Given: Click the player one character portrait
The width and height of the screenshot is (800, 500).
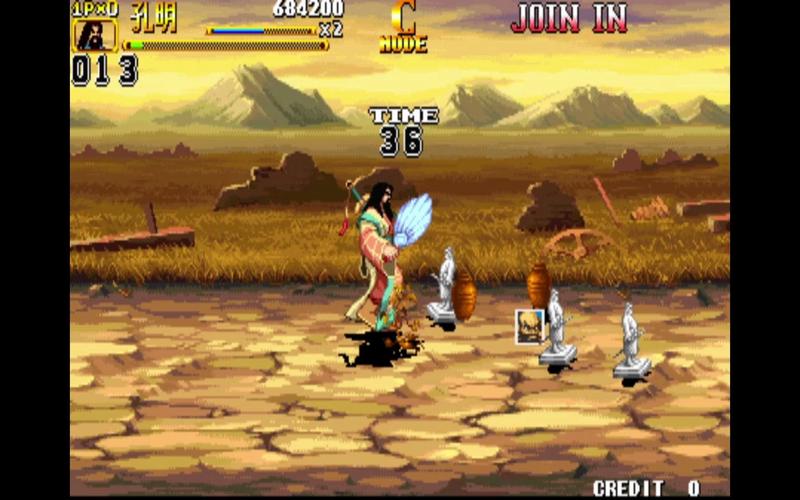Looking at the screenshot, I should click(x=94, y=35).
